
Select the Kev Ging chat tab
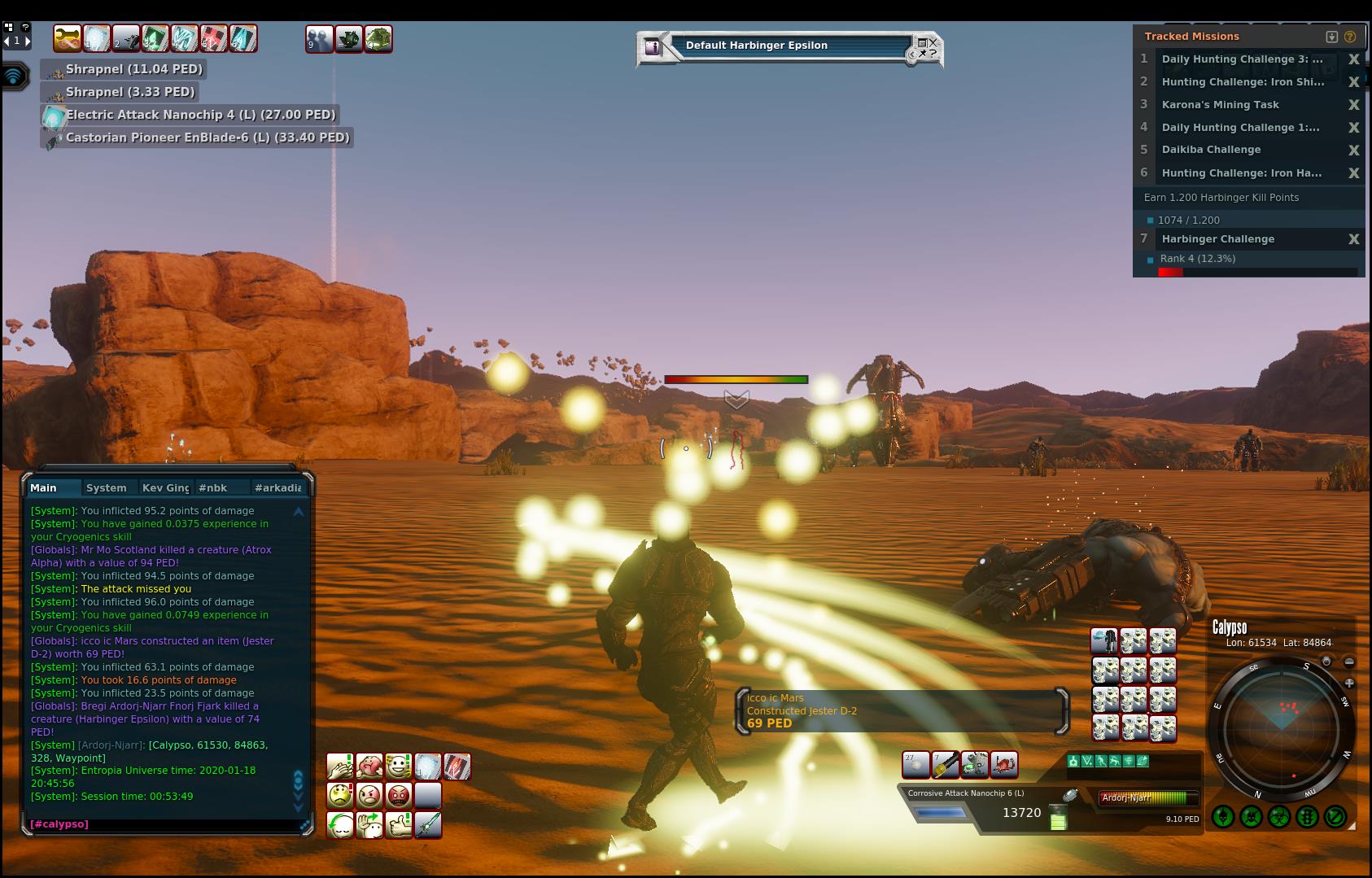pos(165,488)
